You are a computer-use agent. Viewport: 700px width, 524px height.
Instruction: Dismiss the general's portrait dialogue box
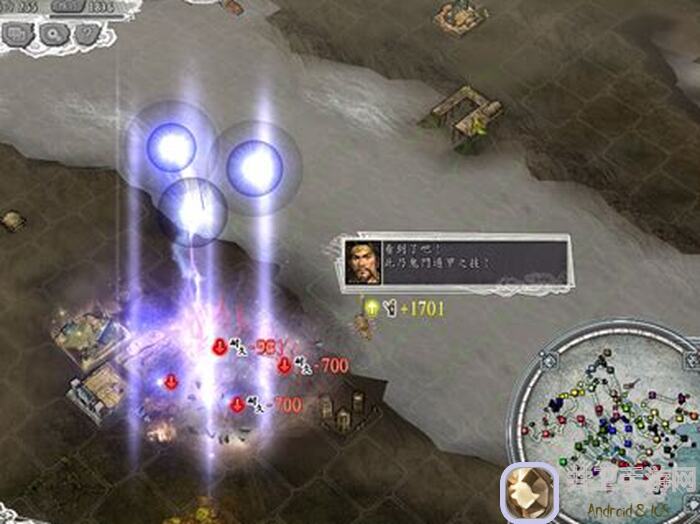(455, 260)
